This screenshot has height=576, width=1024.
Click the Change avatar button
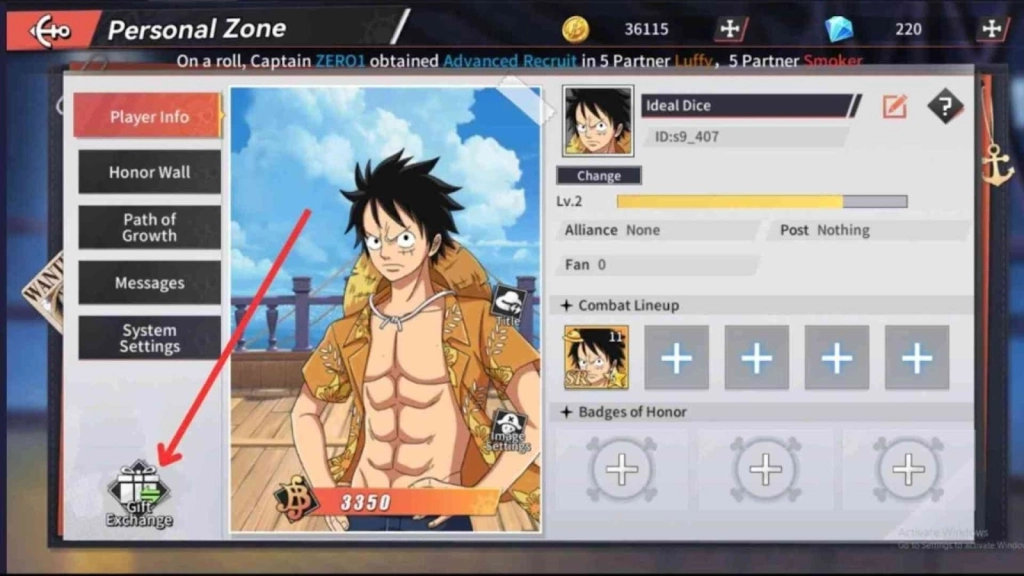pos(598,176)
